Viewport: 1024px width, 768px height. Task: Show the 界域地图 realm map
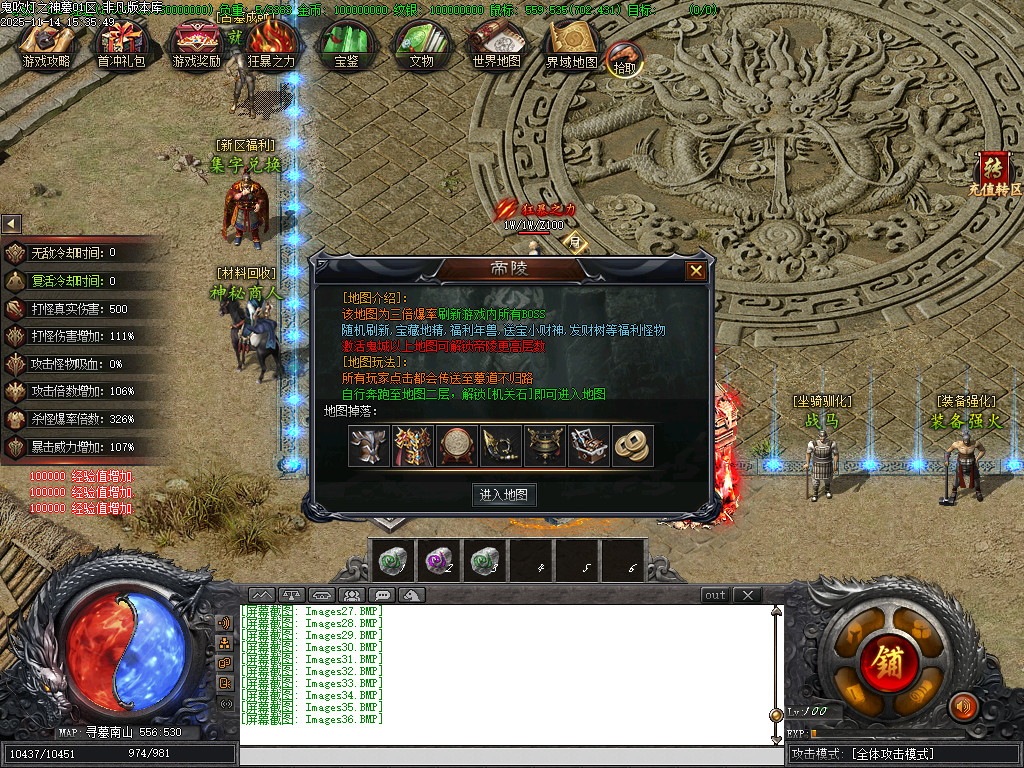(x=571, y=45)
